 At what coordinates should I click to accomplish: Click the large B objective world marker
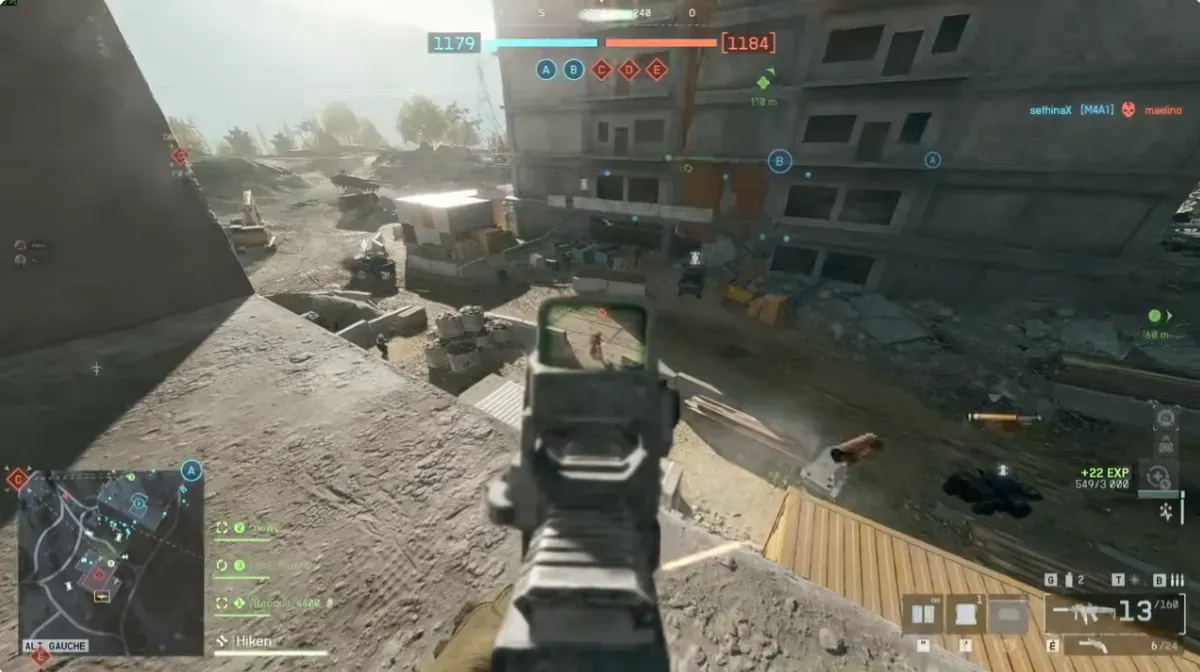click(779, 160)
